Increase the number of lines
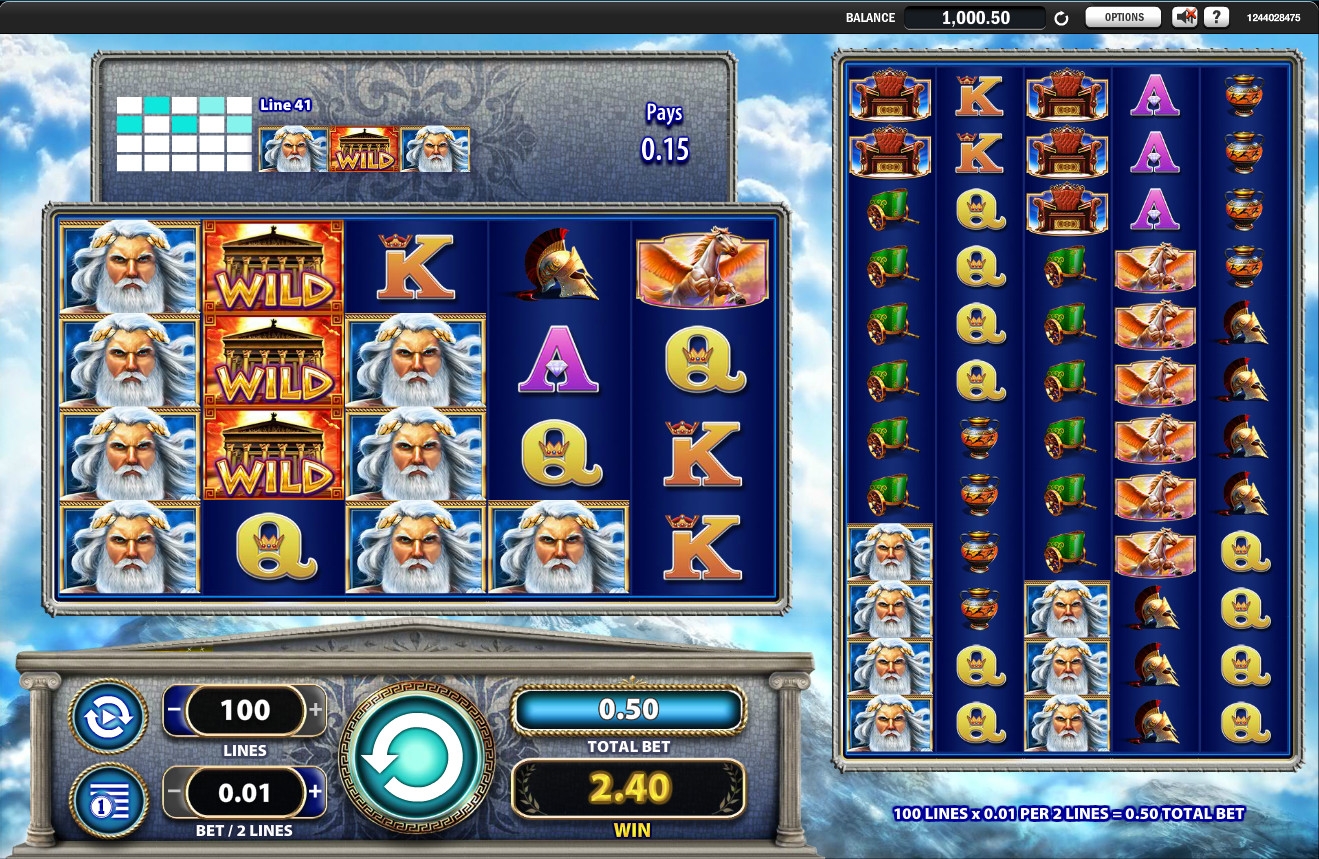 tap(317, 711)
